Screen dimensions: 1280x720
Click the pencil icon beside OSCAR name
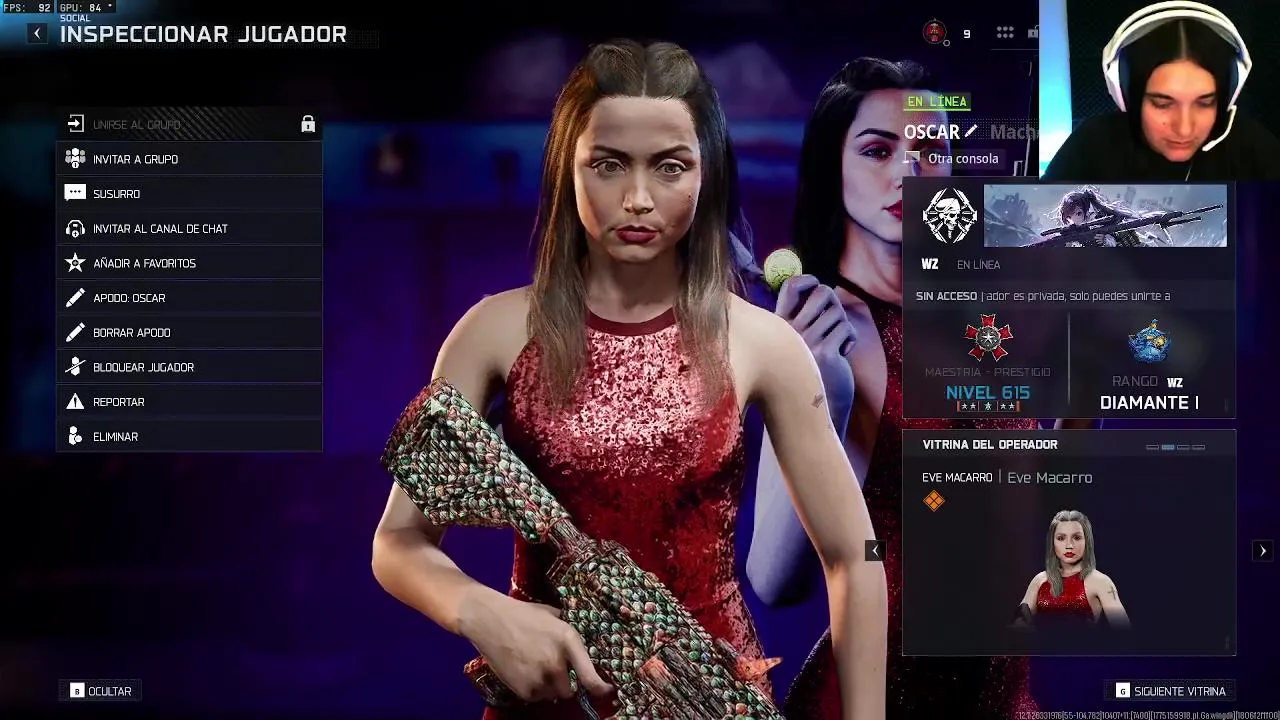(970, 132)
